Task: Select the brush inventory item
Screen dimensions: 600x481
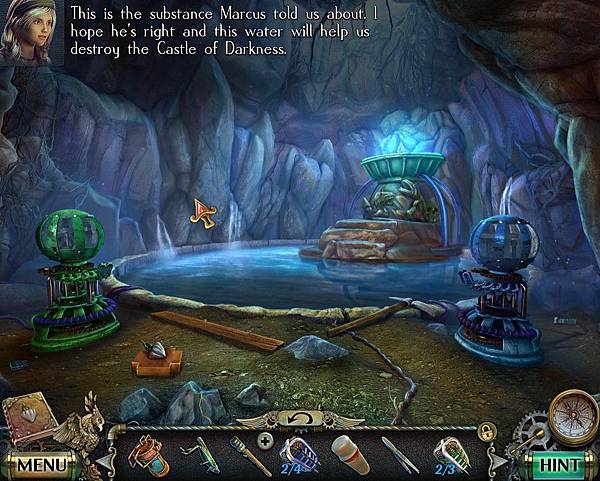Action: pos(250,453)
